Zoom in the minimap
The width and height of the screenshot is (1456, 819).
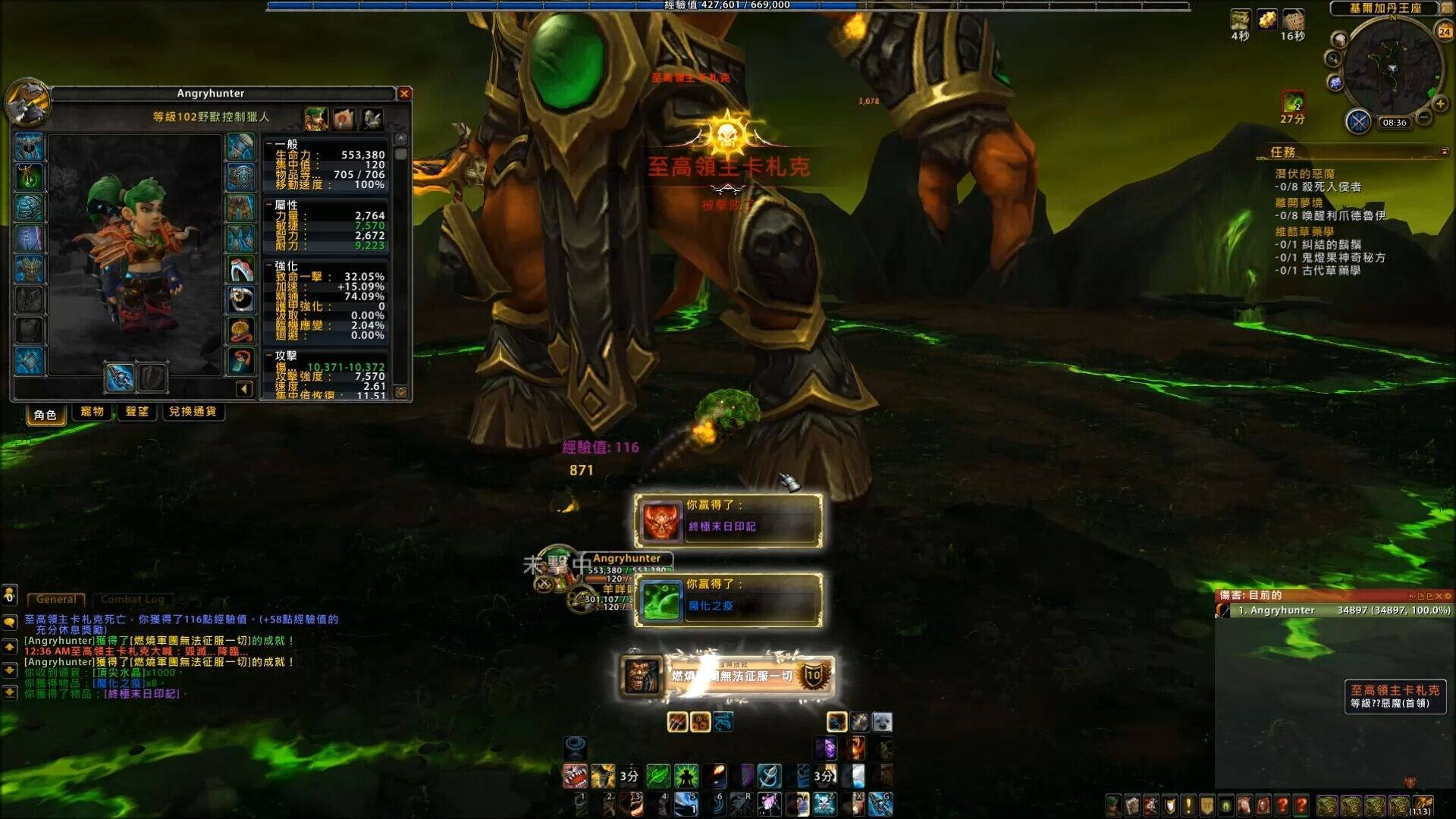click(x=1439, y=103)
